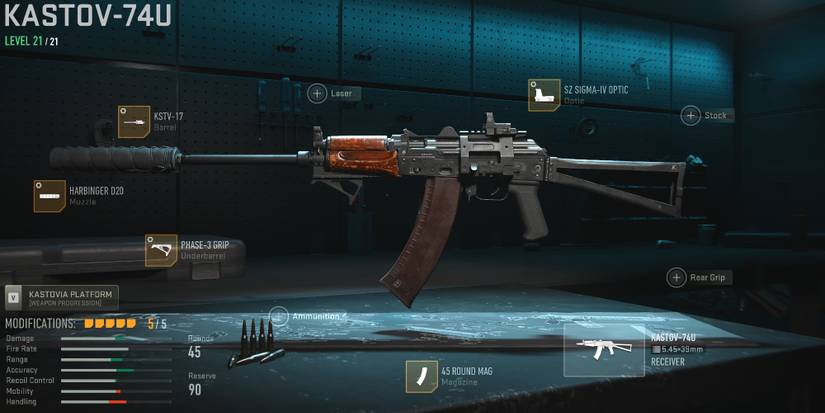Screen dimensions: 825x413
Task: Add a Laser attachment
Action: (318, 93)
